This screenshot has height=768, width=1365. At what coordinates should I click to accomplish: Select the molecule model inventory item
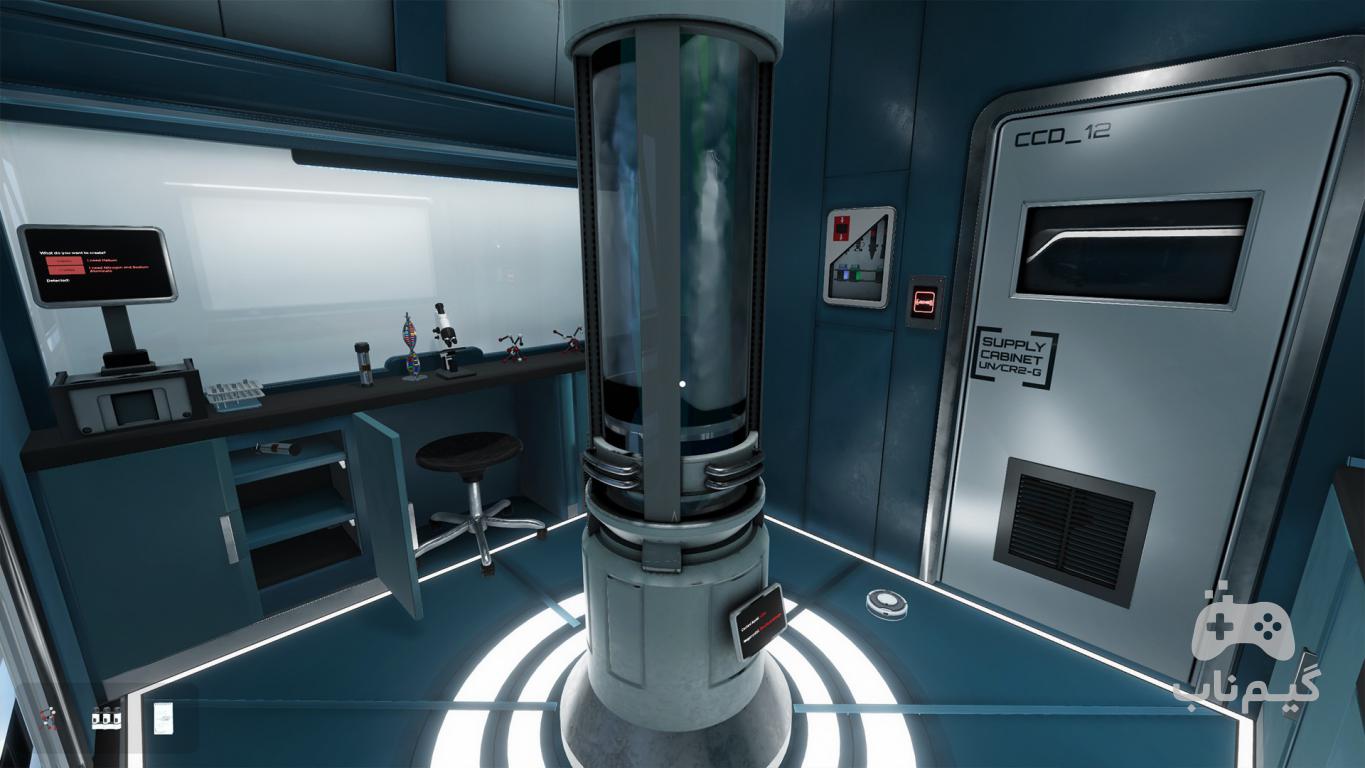(x=46, y=718)
